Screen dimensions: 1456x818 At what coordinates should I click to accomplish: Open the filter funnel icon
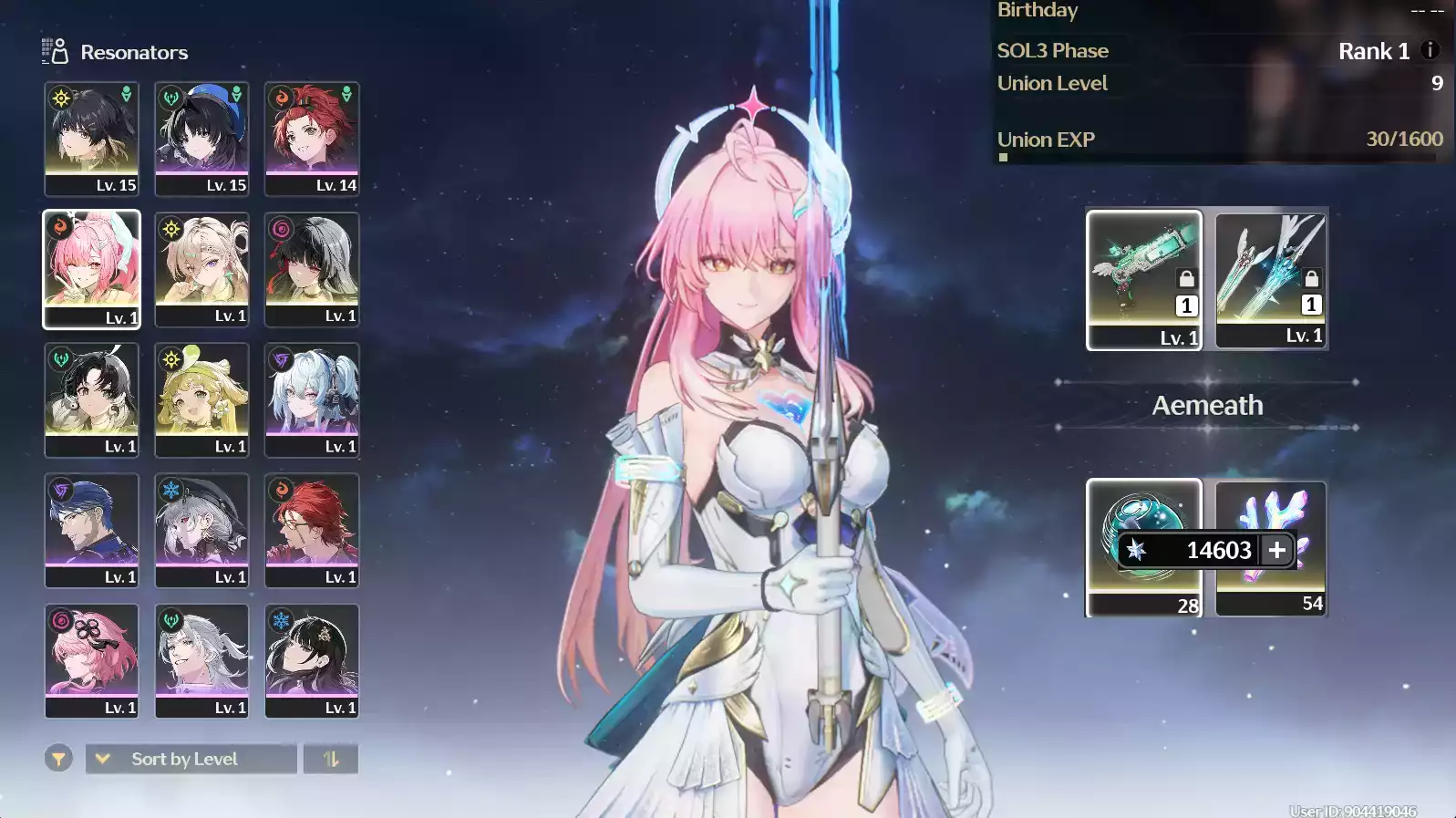pyautogui.click(x=60, y=758)
